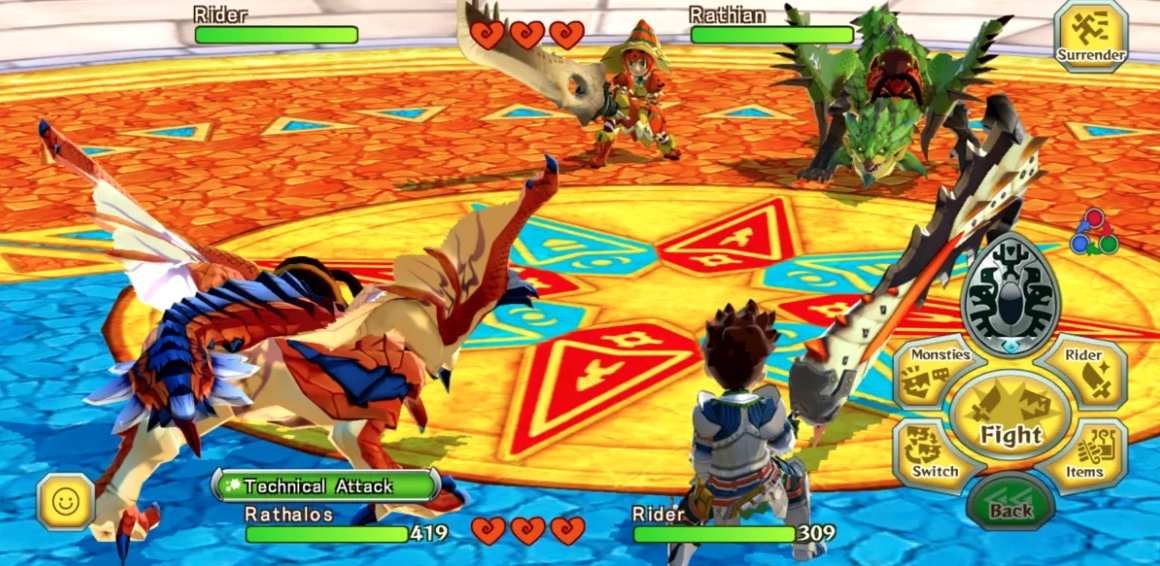Tap the Surrender button
The width and height of the screenshot is (1160, 566).
point(1091,36)
